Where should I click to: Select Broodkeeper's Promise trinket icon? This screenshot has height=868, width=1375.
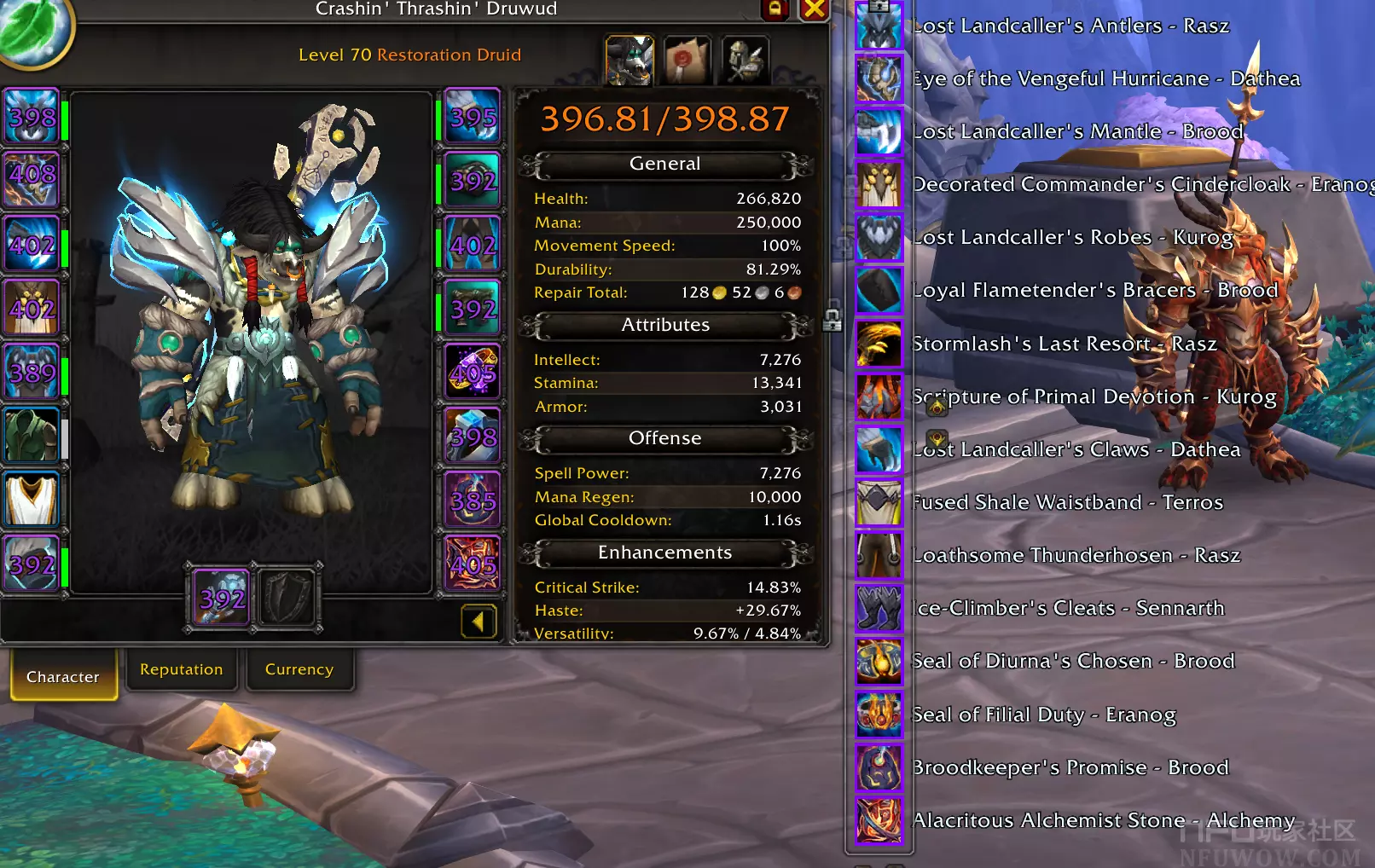coord(879,767)
